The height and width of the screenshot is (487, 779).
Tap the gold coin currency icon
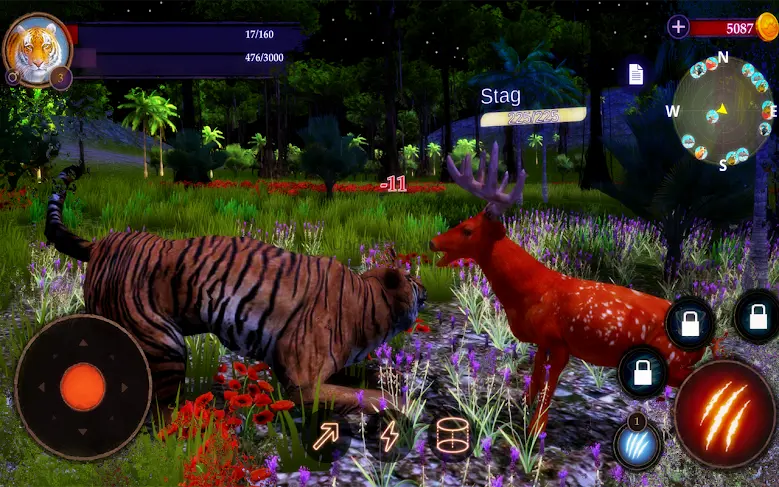[766, 27]
